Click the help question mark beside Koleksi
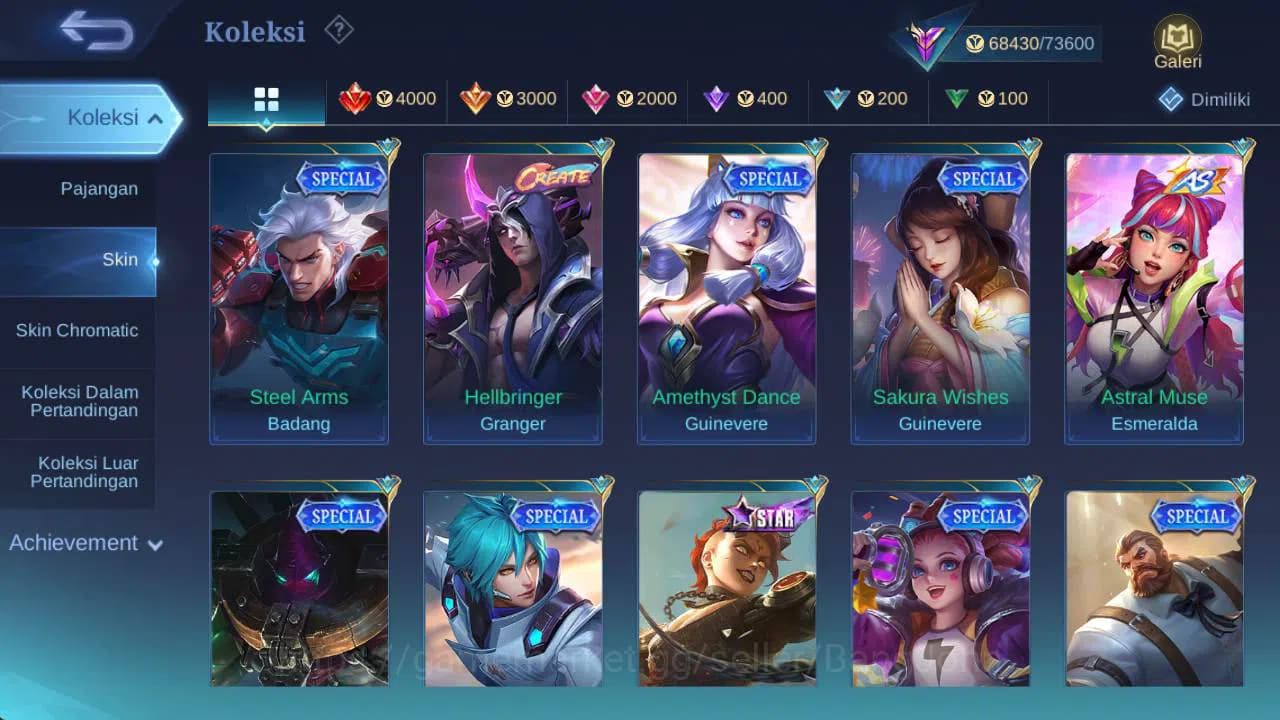 click(338, 31)
